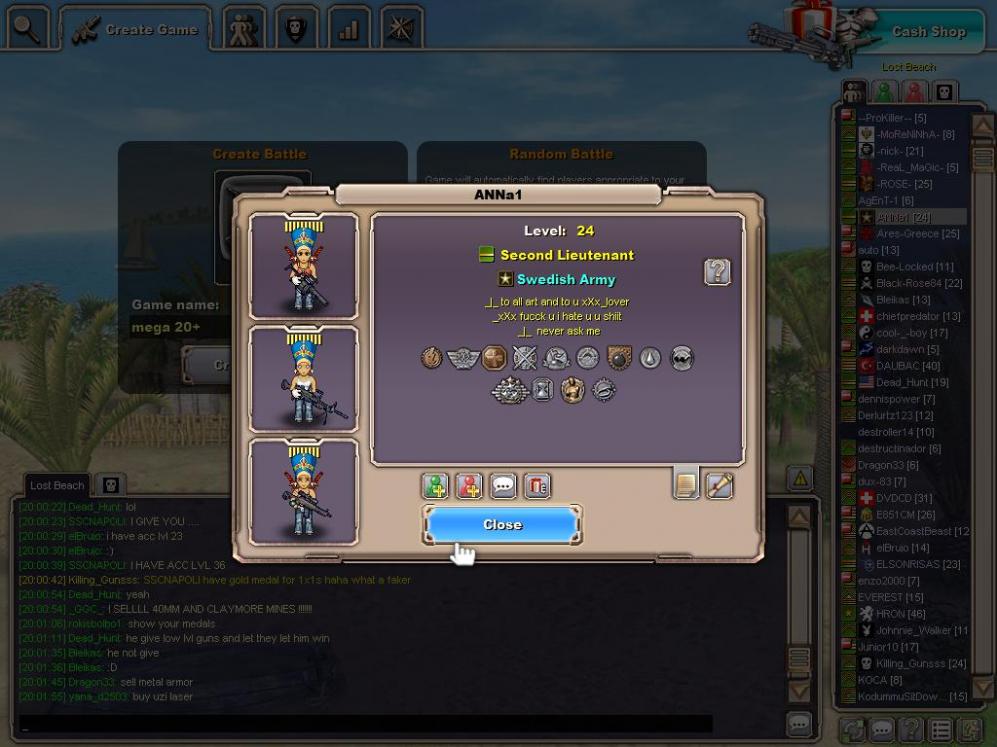
Task: Open the question mark help button in profile
Action: click(717, 271)
